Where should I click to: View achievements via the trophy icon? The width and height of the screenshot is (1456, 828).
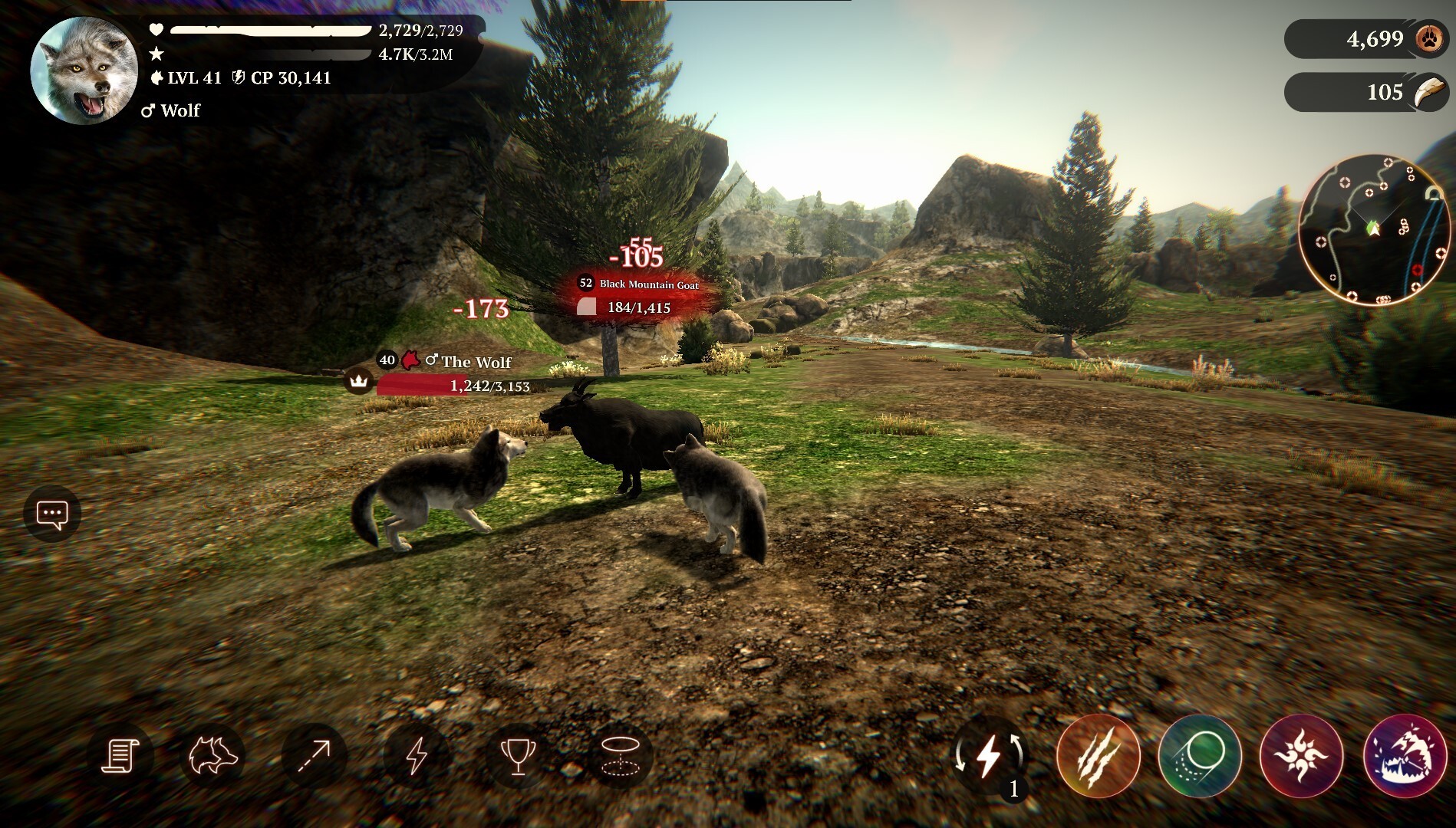pyautogui.click(x=520, y=755)
